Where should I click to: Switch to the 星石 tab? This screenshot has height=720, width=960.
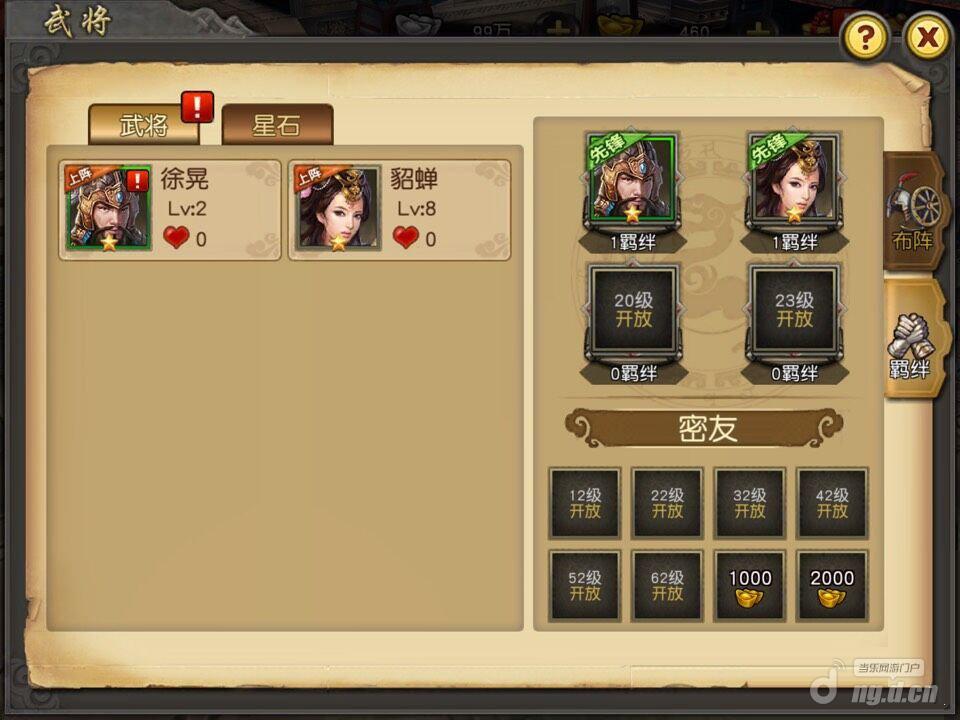coord(277,126)
